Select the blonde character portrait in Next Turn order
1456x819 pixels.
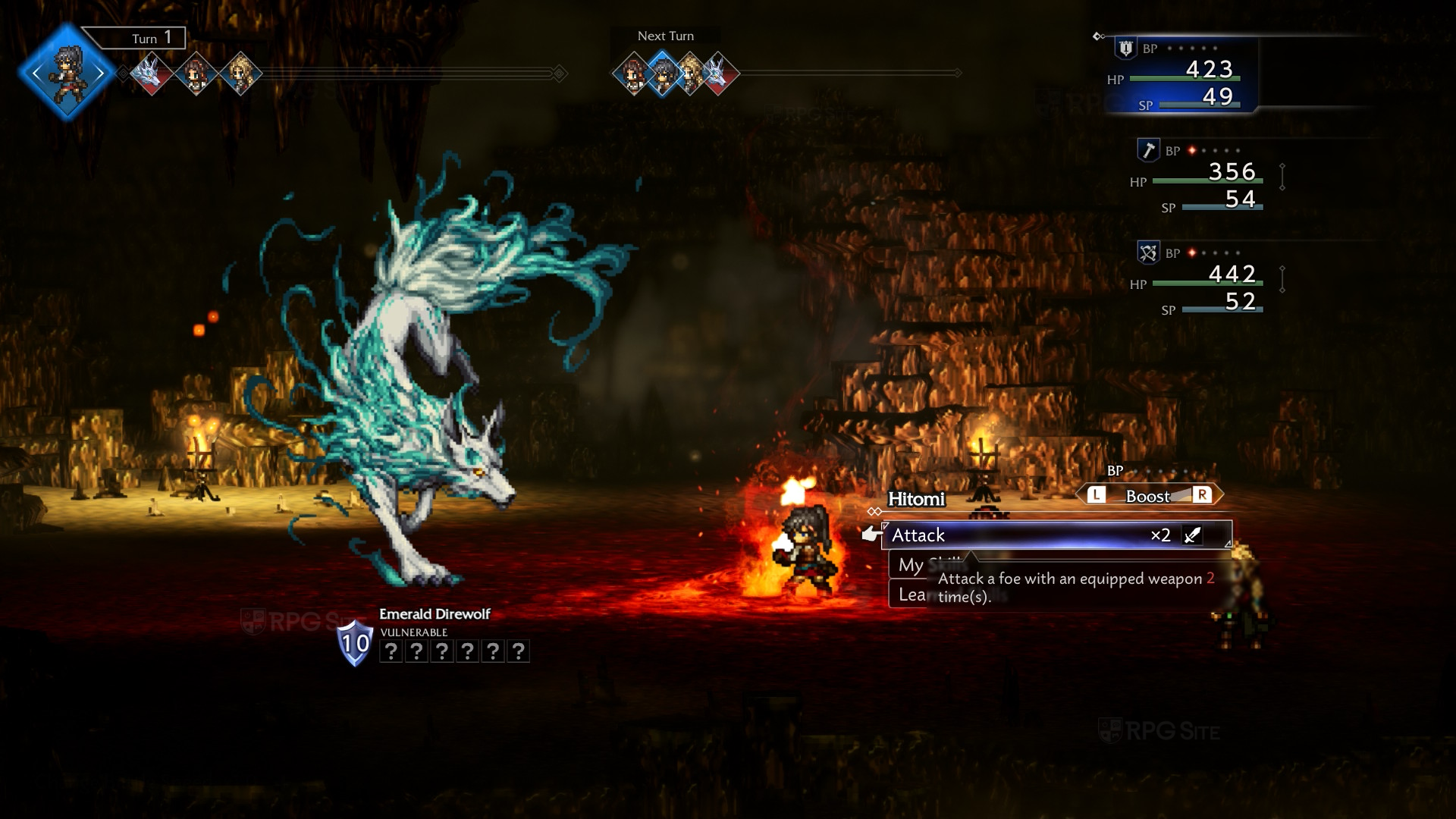coord(691,74)
